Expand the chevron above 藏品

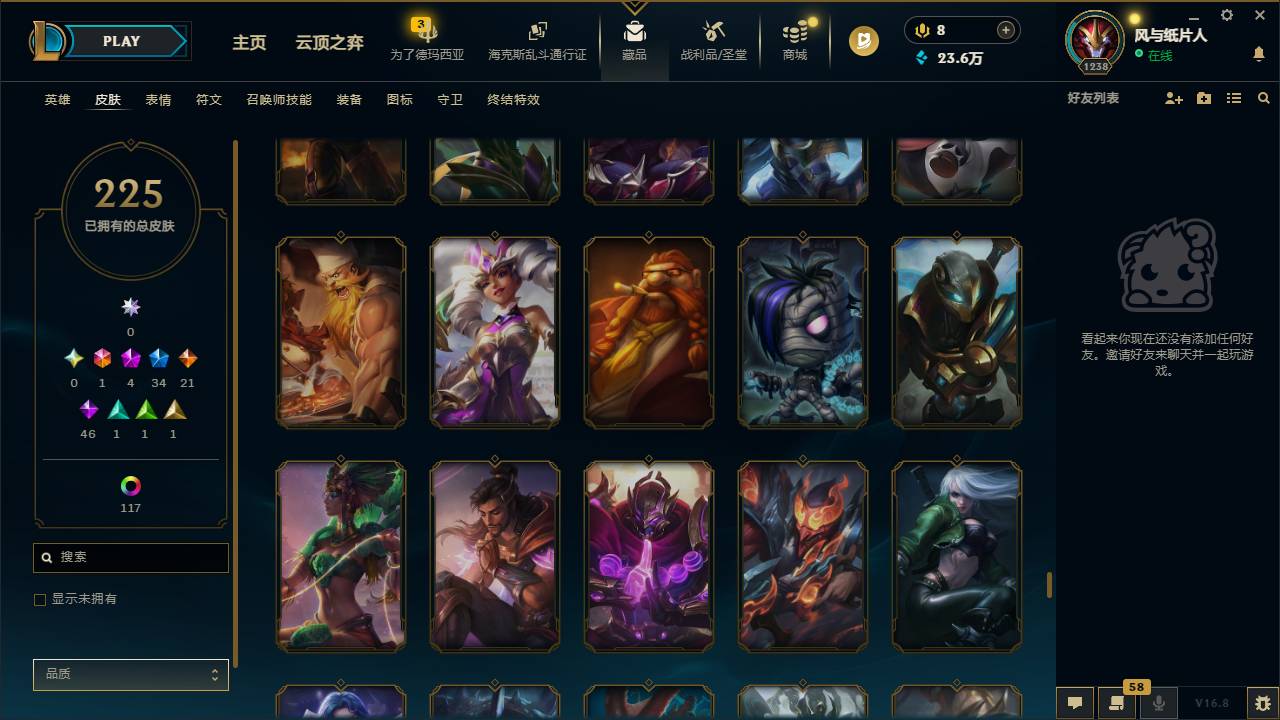click(x=634, y=5)
